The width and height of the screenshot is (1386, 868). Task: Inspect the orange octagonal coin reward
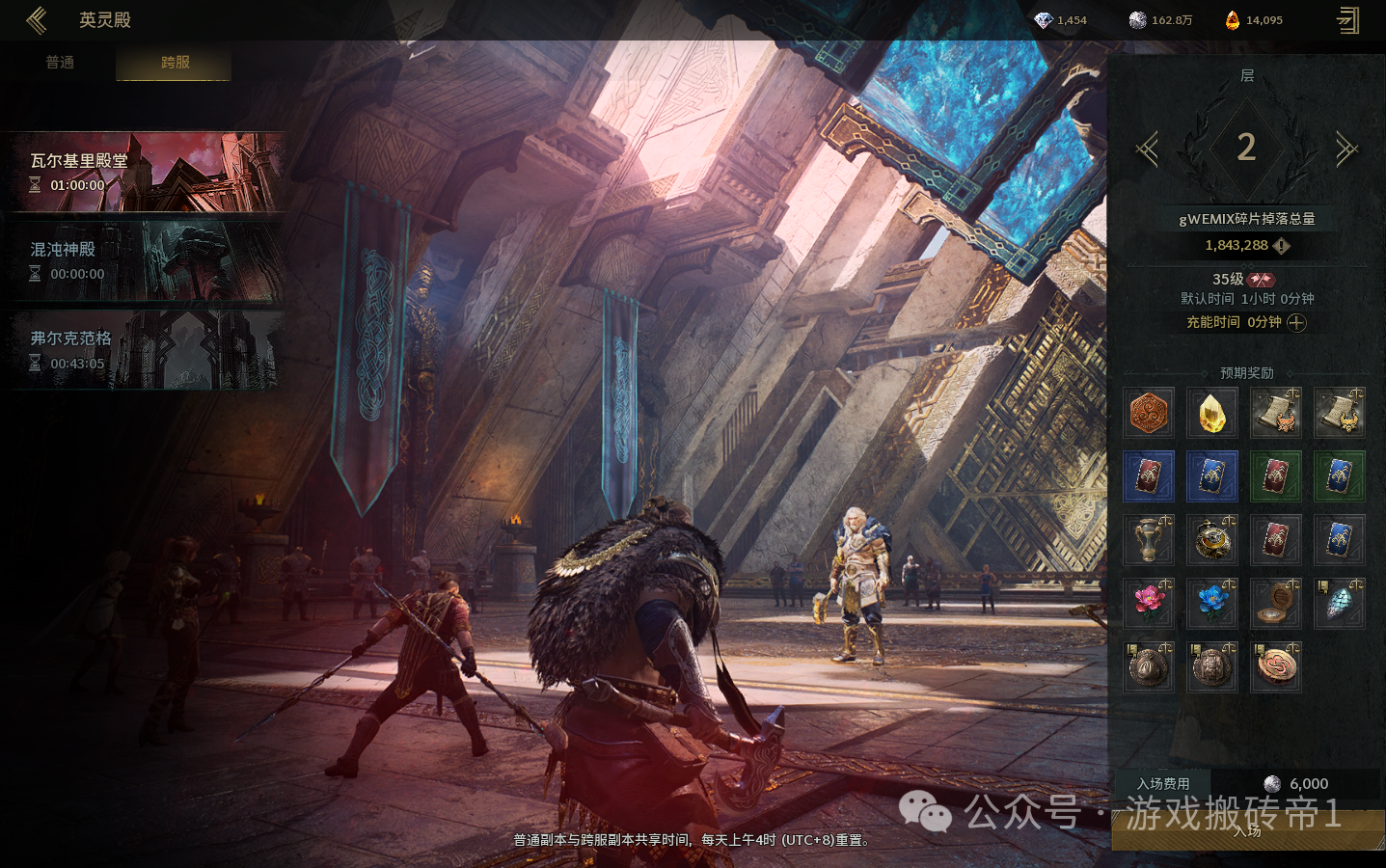point(1149,413)
